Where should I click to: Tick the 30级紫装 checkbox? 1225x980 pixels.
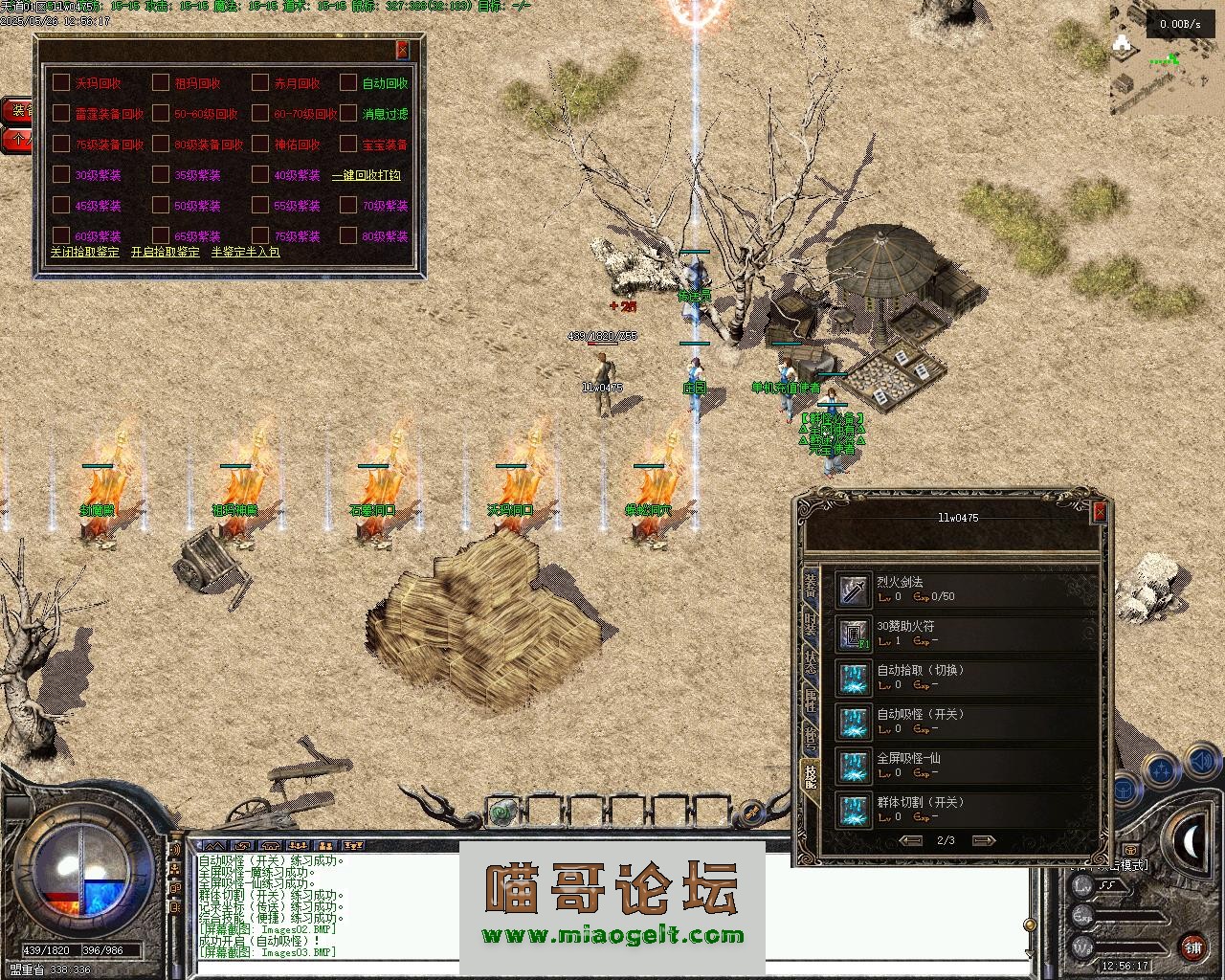pos(61,175)
